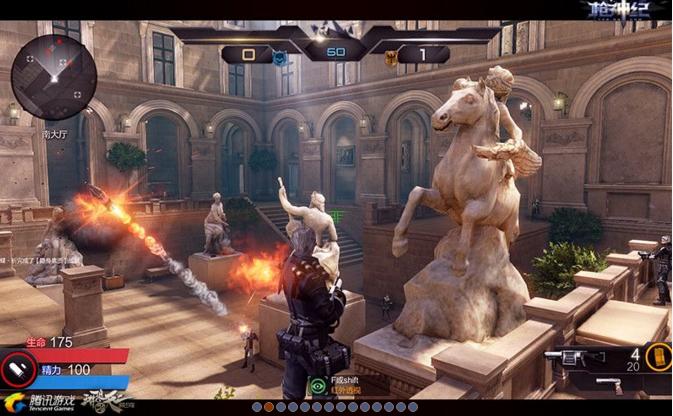Switch to the pistol sidearm icon
The width and height of the screenshot is (673, 416).
pyautogui.click(x=608, y=383)
